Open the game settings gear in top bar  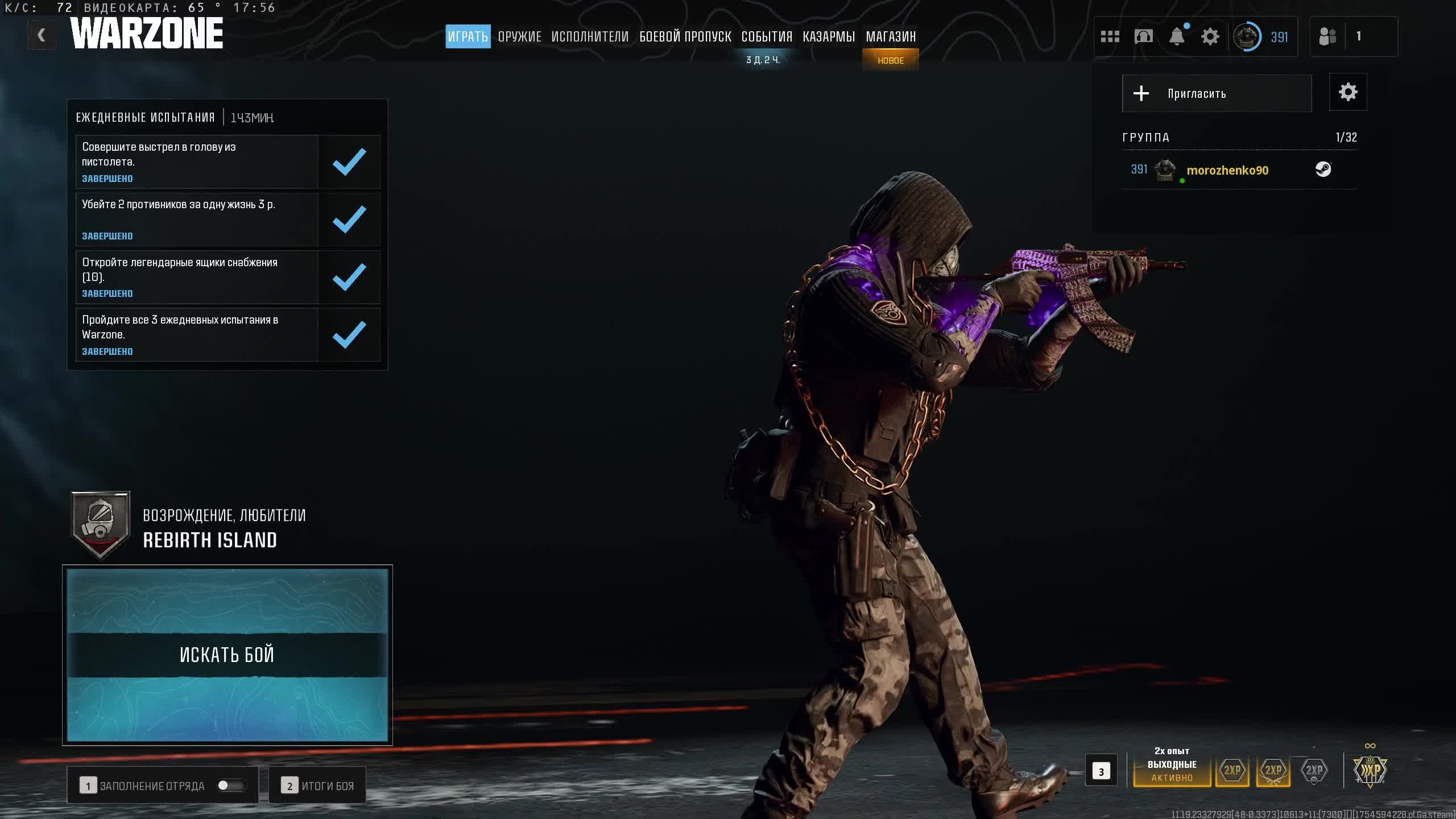(x=1210, y=37)
